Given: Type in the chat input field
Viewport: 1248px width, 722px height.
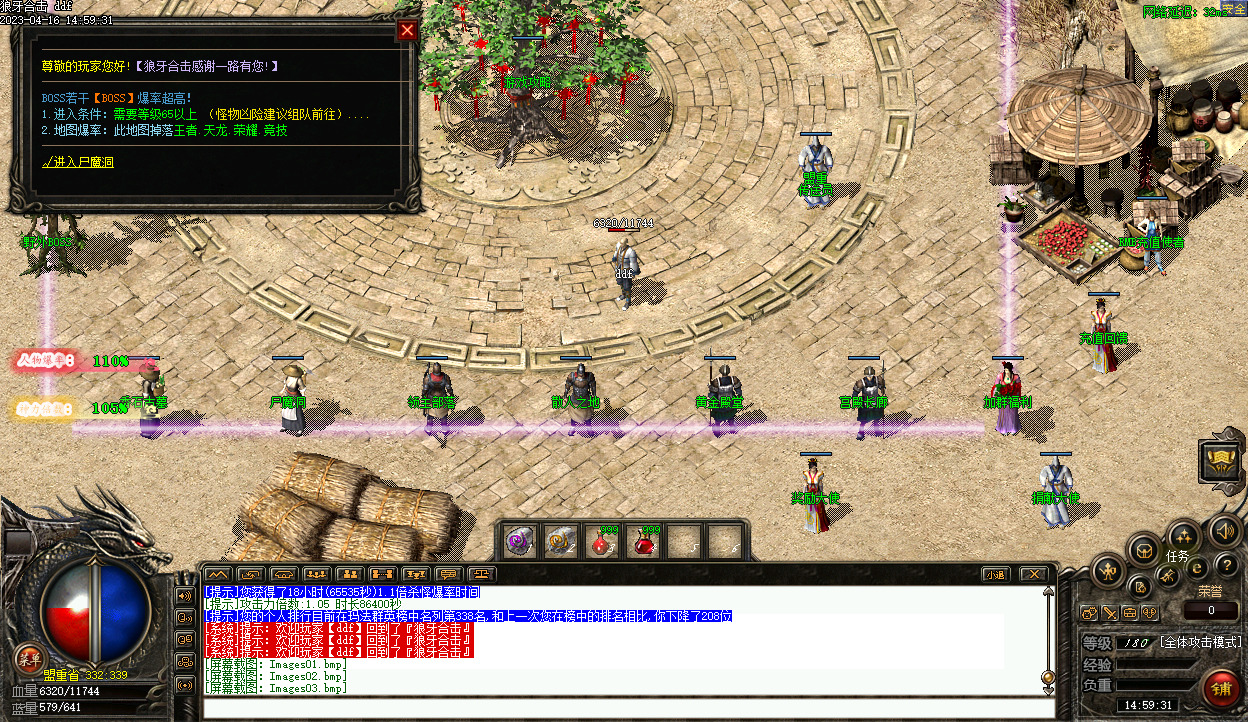Looking at the screenshot, I should 628,708.
